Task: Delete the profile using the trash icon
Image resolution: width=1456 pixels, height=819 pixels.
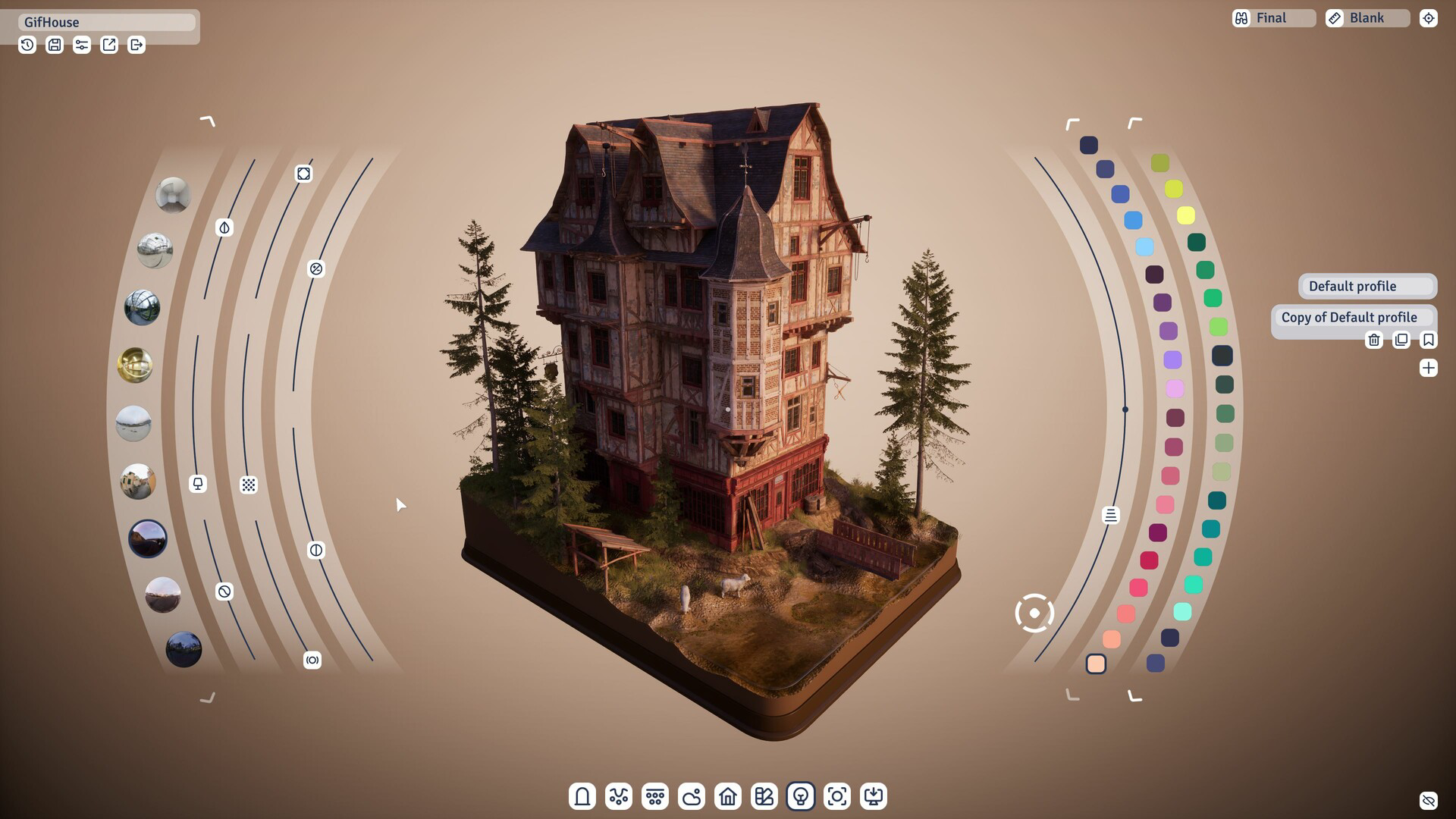Action: 1374,340
